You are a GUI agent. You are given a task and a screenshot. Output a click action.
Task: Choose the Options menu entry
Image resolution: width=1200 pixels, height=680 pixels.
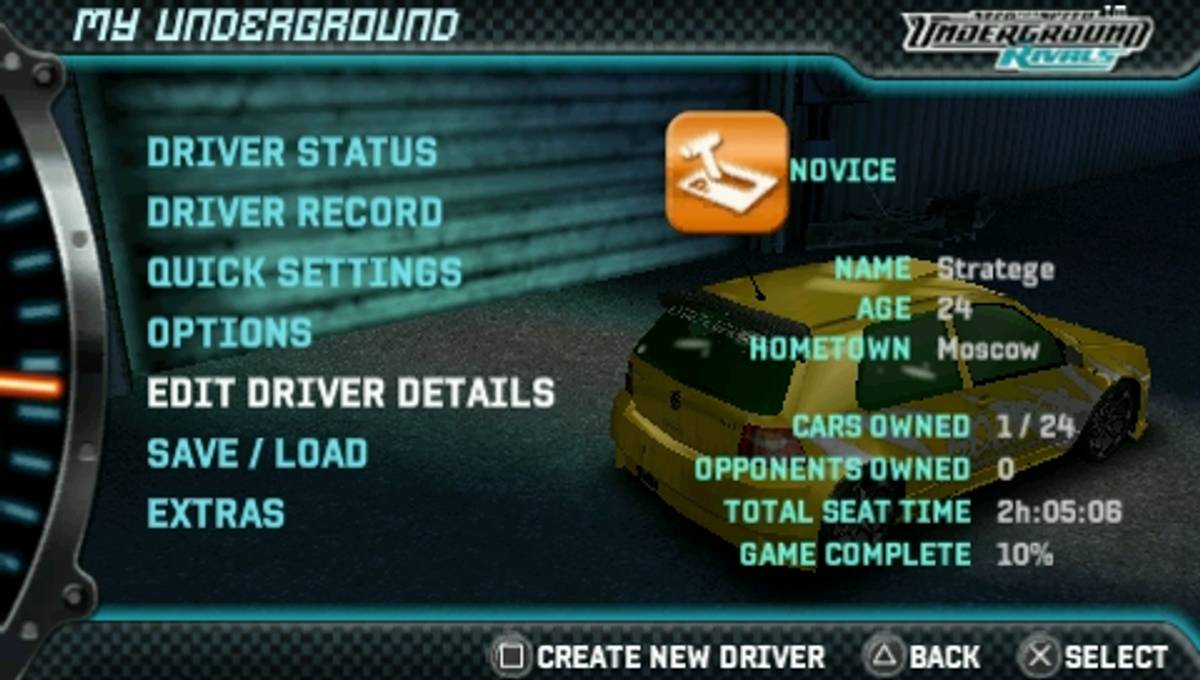click(230, 333)
